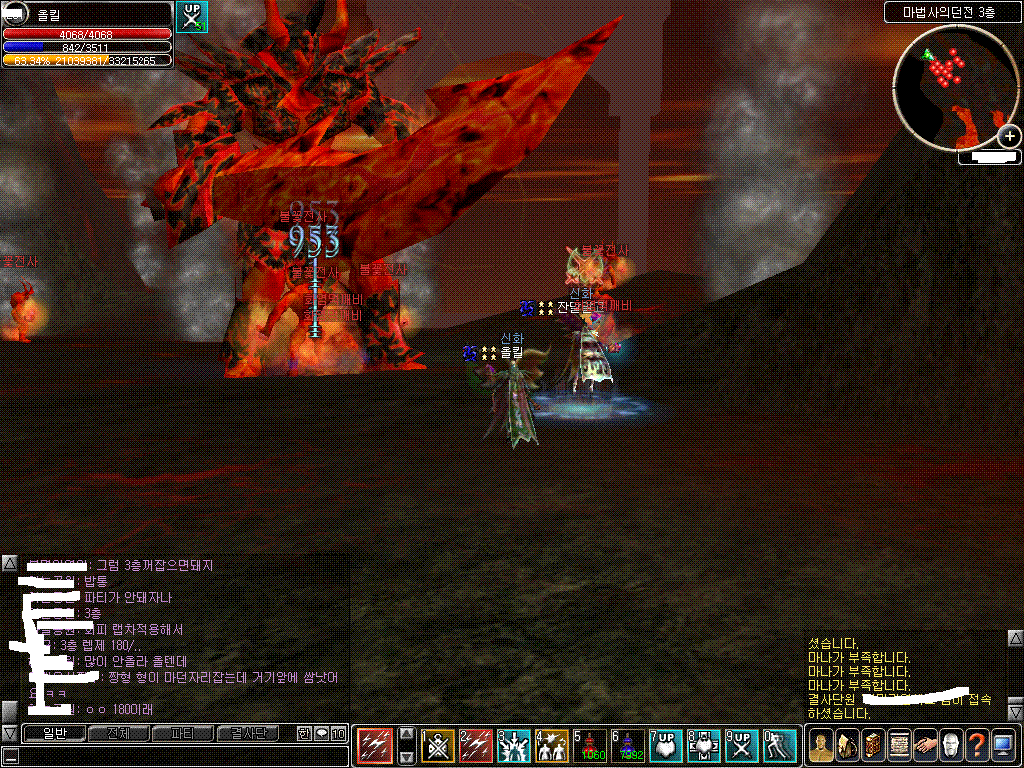Viewport: 1024px width, 768px height.
Task: Select the 결사단 chat tab
Action: coord(247,734)
